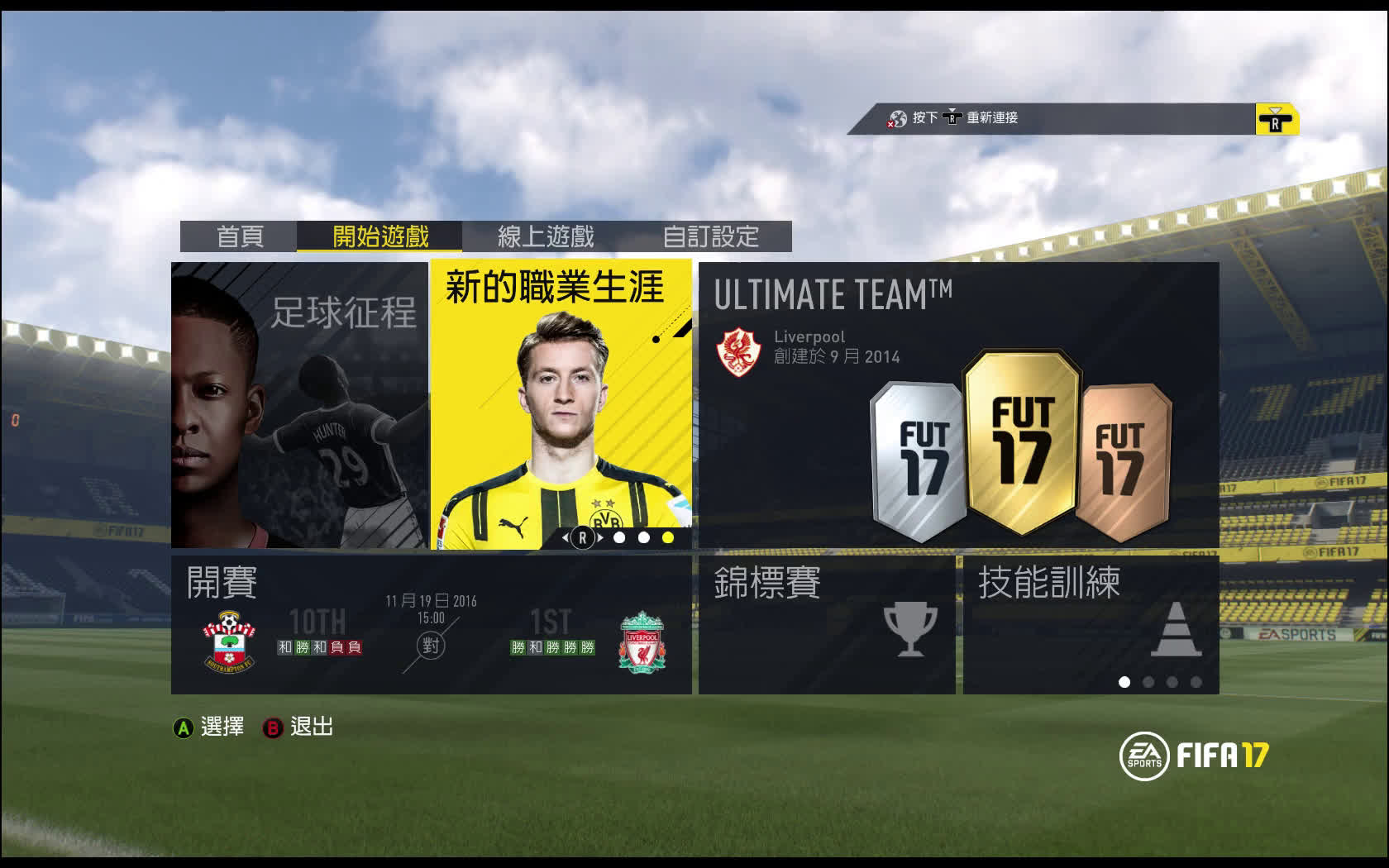The height and width of the screenshot is (868, 1389).
Task: Click the RB controller button icon top right
Action: click(x=1274, y=119)
